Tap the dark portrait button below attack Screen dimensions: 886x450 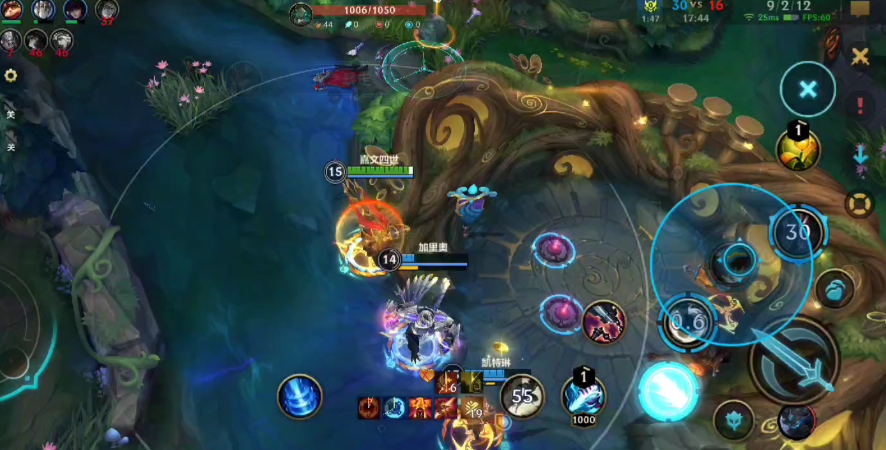[795, 423]
